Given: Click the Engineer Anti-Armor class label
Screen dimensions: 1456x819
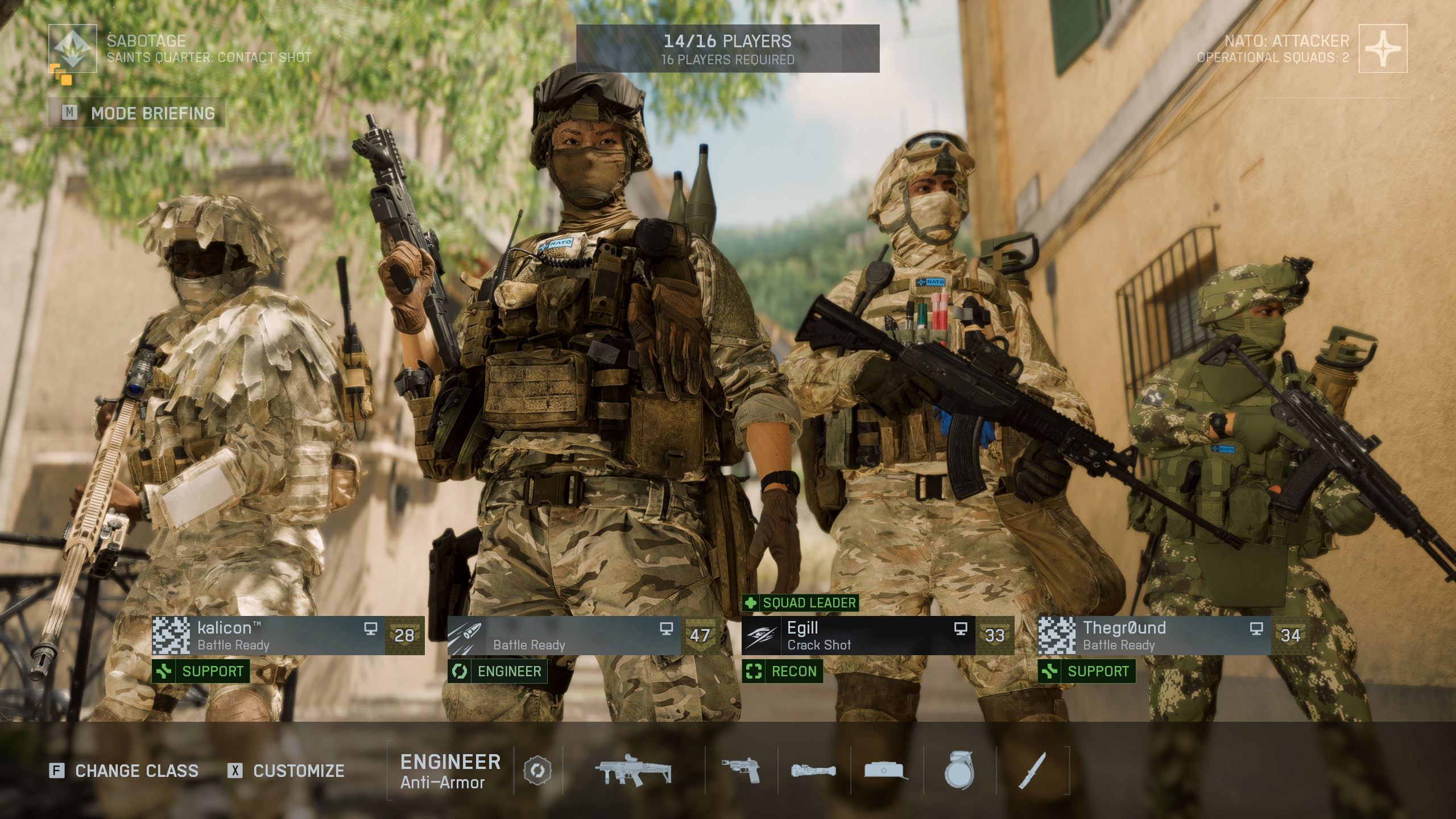Looking at the screenshot, I should point(450,771).
